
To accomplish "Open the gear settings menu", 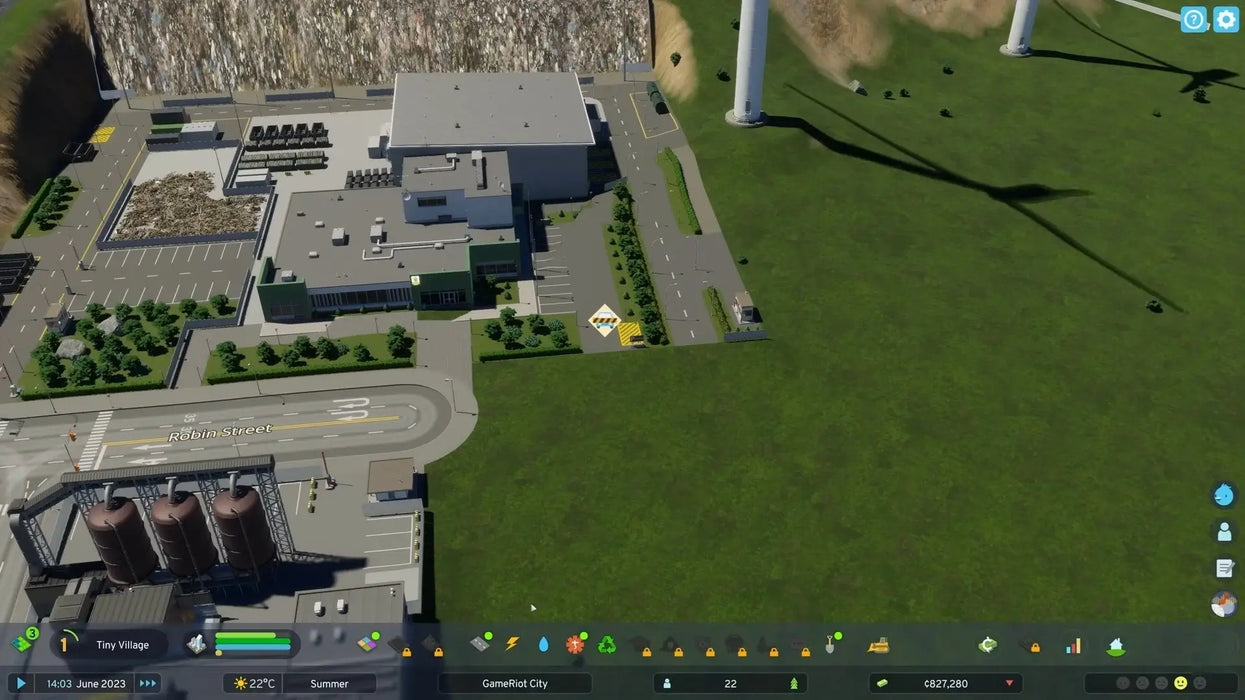I will [1226, 19].
